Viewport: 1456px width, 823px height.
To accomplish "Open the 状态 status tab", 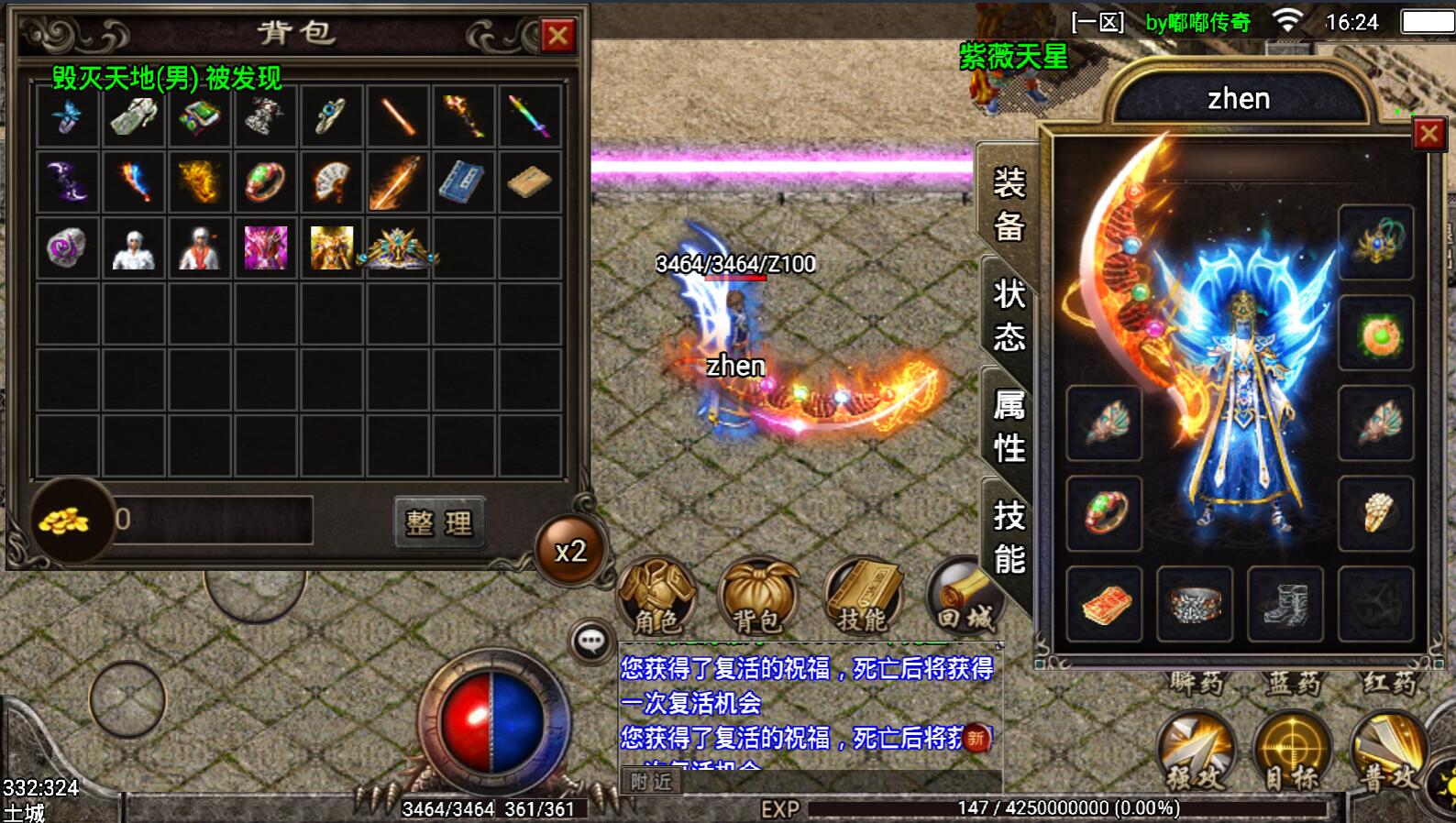I will (1009, 315).
